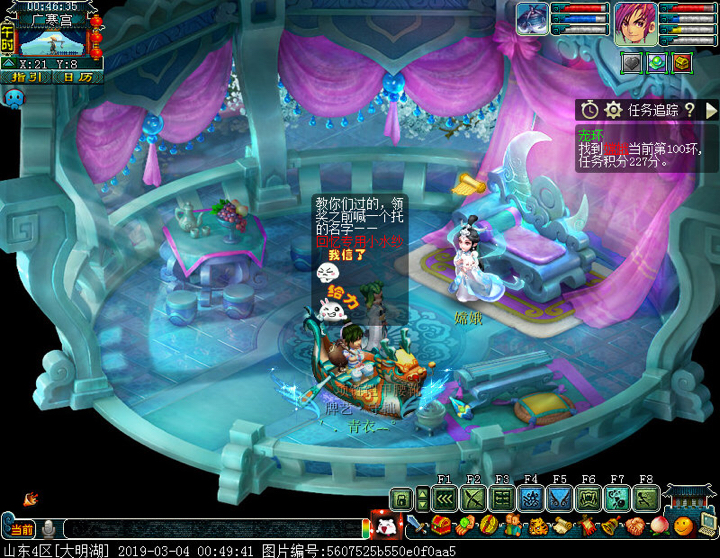
Task: Click the 广寒宫 minimap scene picture
Action: click(53, 40)
